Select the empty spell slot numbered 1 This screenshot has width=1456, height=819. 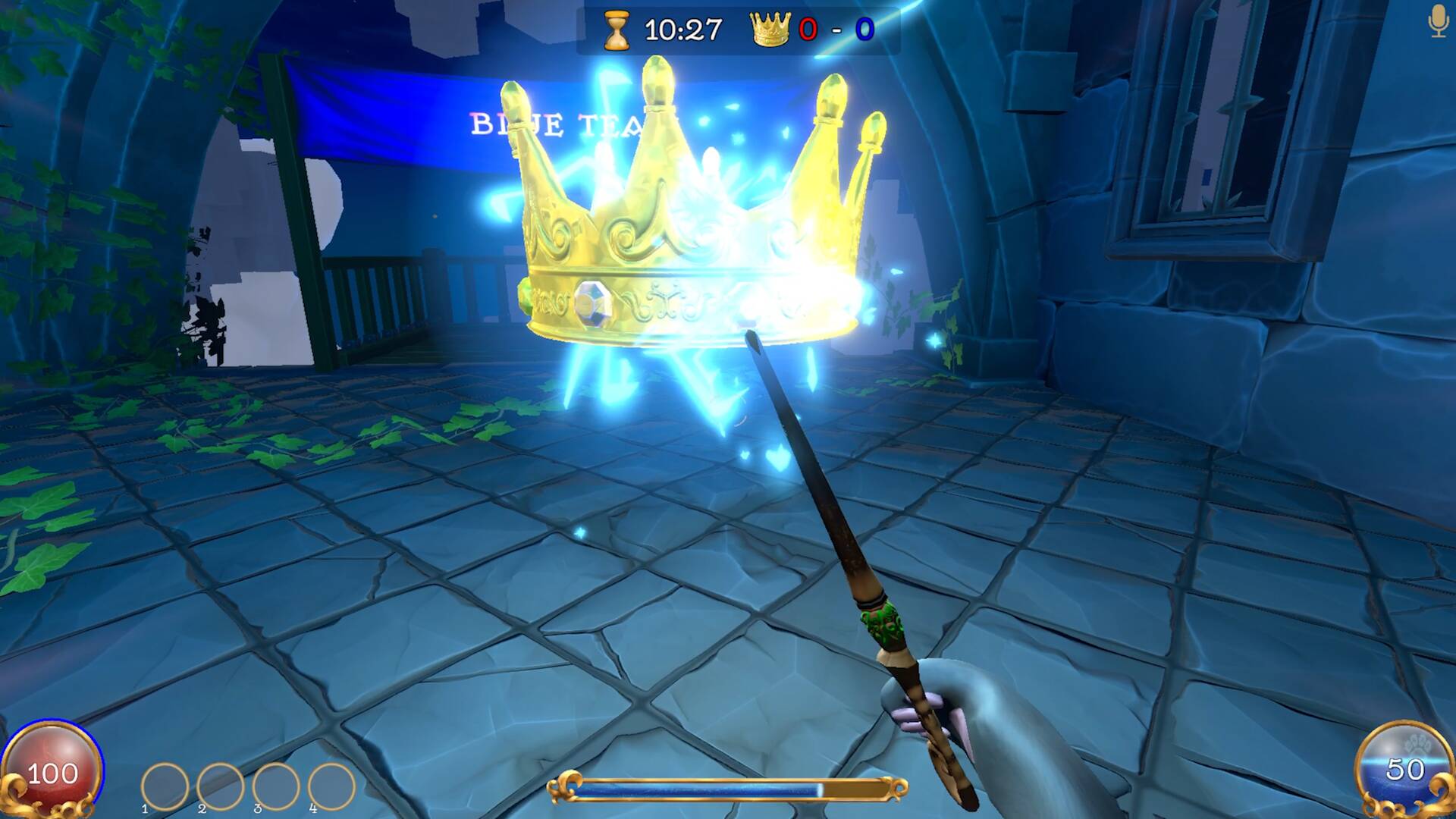165,786
